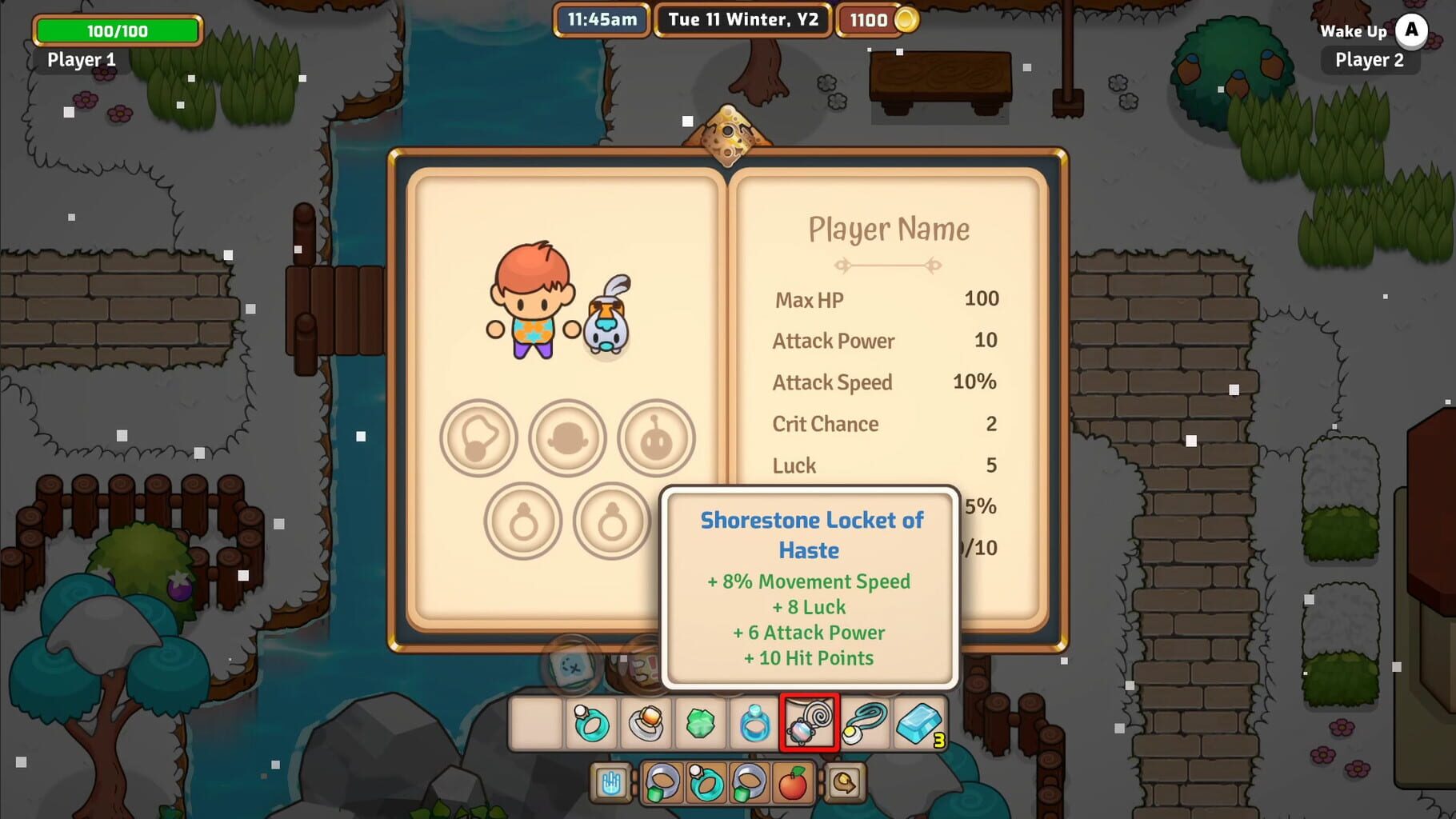
Task: Select the yellow pendant necklace
Action: 864,722
